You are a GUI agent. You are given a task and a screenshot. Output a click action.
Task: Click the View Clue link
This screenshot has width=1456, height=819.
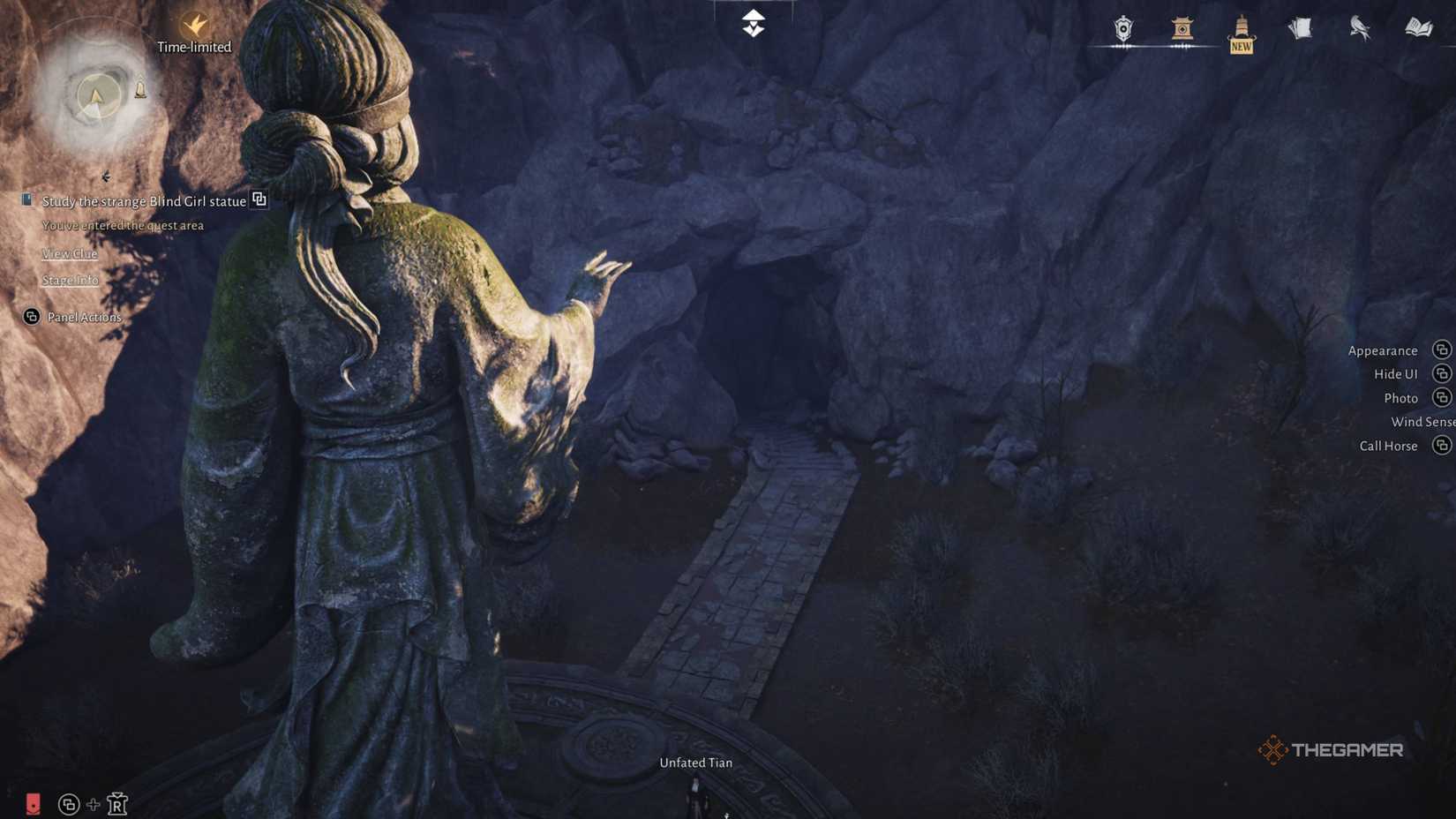click(69, 253)
